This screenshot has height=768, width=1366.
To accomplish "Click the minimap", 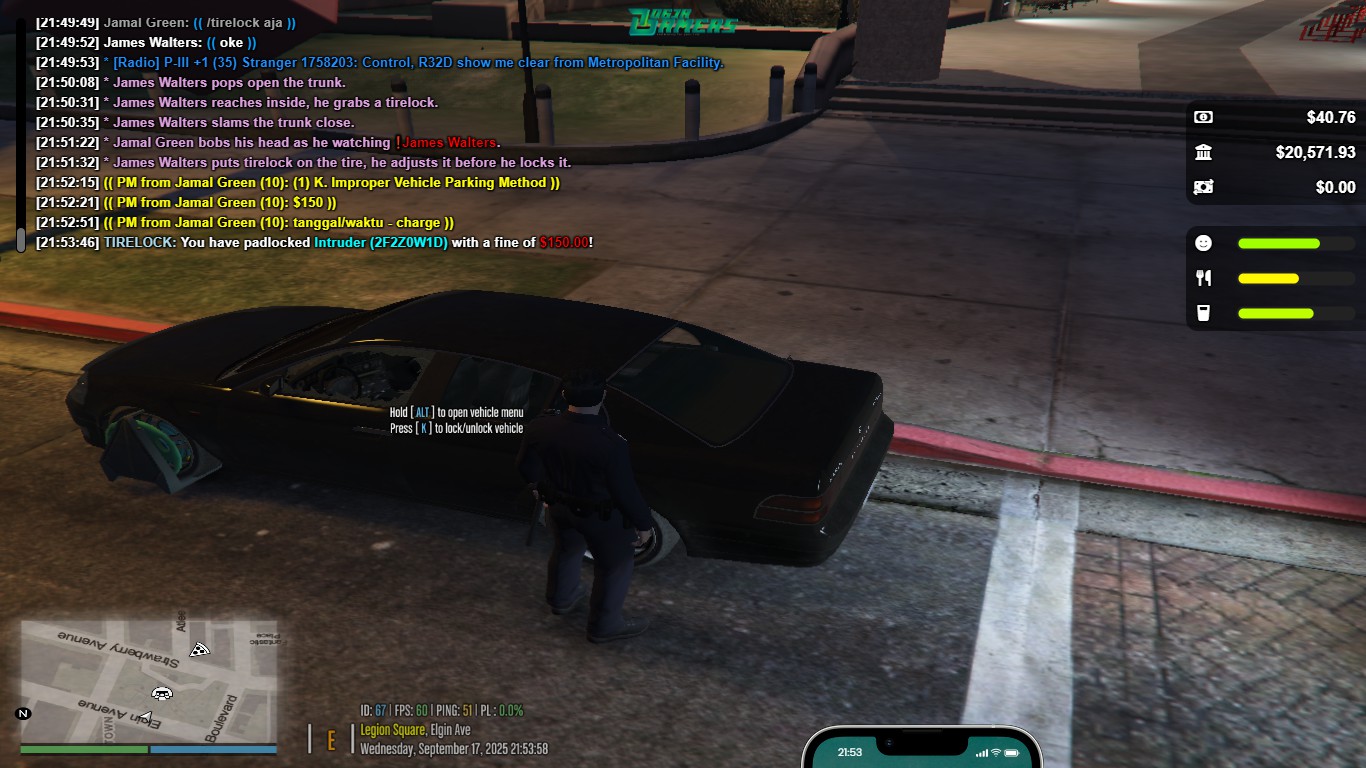I will pyautogui.click(x=148, y=682).
